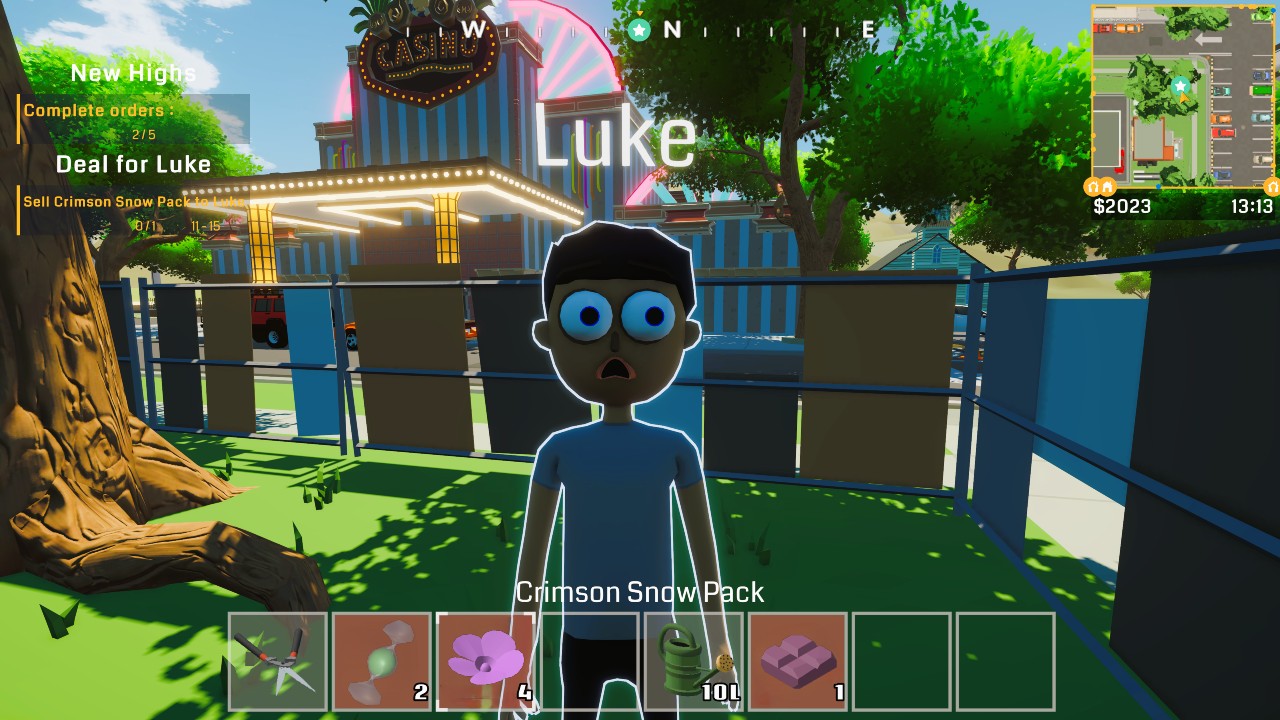1280x720 pixels.
Task: Click the N marker on the compass bar
Action: tap(673, 30)
